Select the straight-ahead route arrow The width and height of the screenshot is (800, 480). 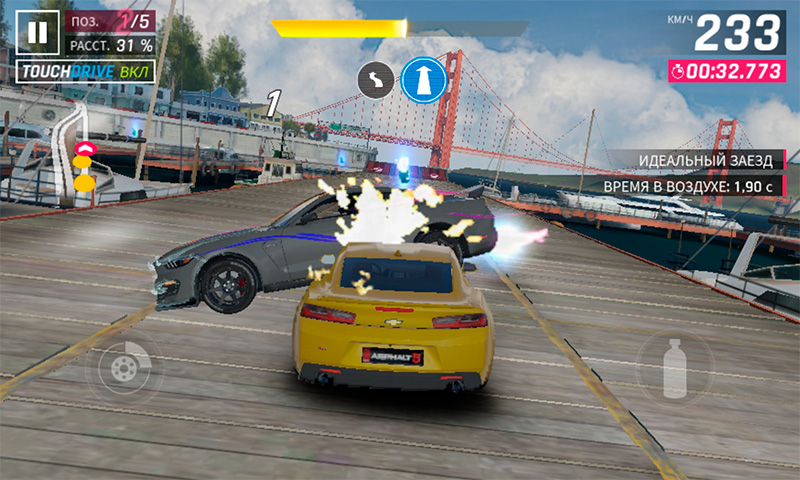pyautogui.click(x=423, y=80)
